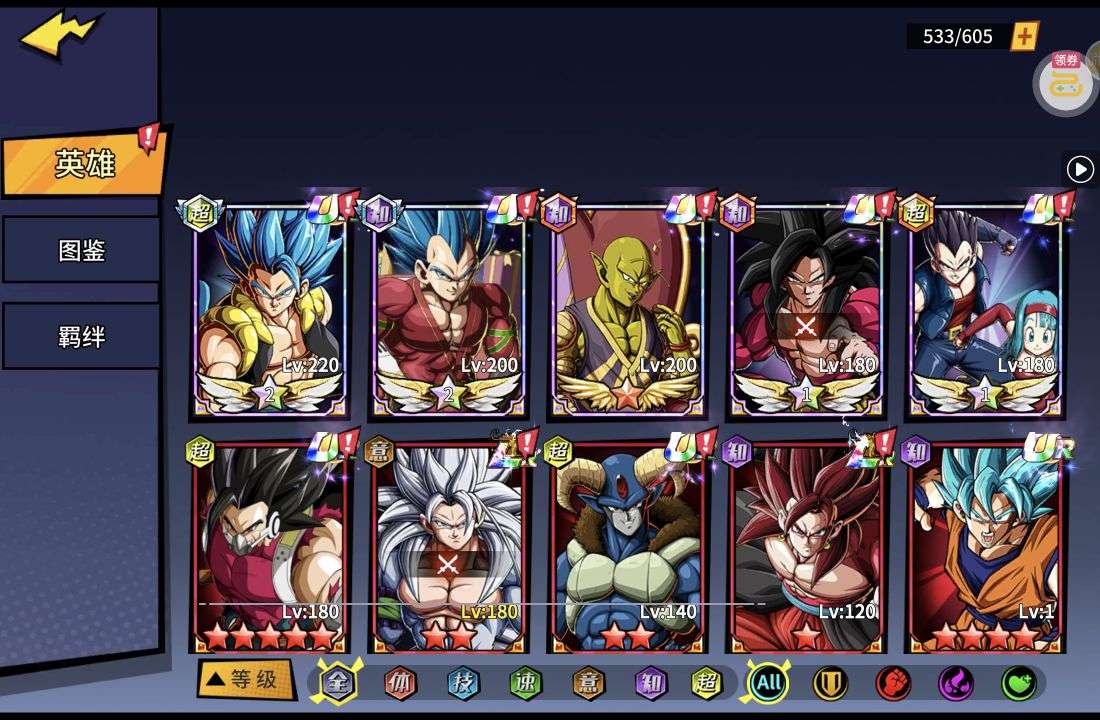
Task: Filter heroes by purple 知 type
Action: coord(650,683)
